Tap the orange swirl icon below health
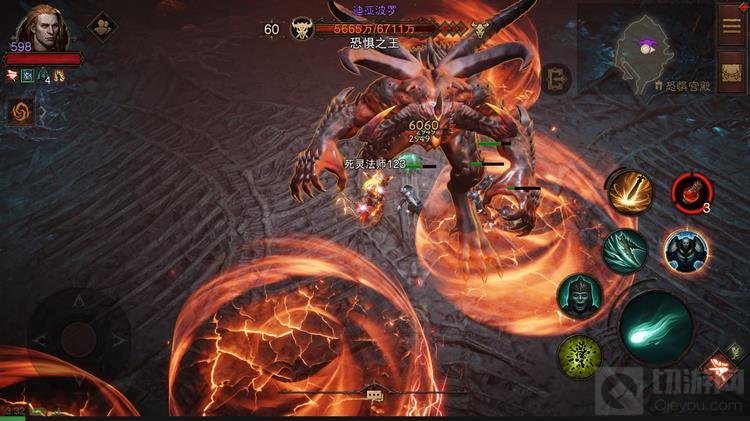 tap(20, 112)
